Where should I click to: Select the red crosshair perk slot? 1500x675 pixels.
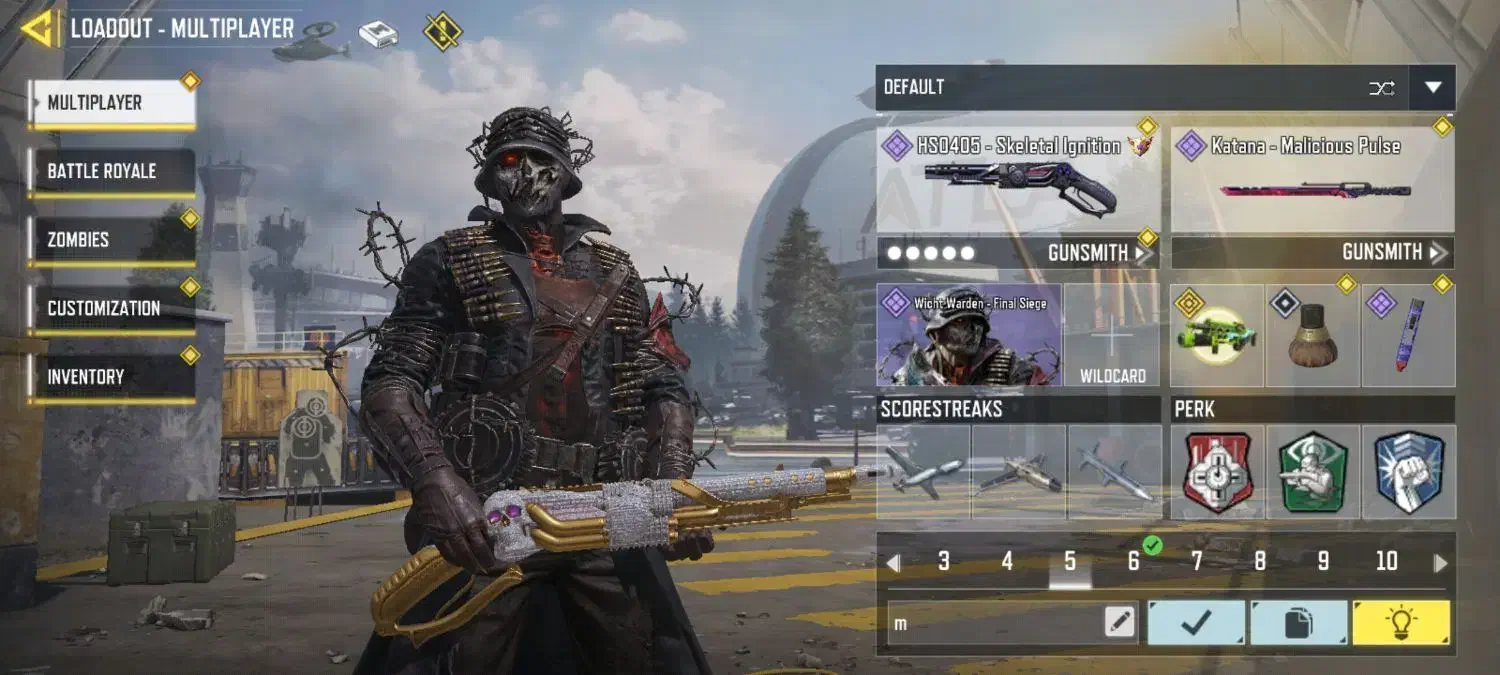[x=1217, y=472]
